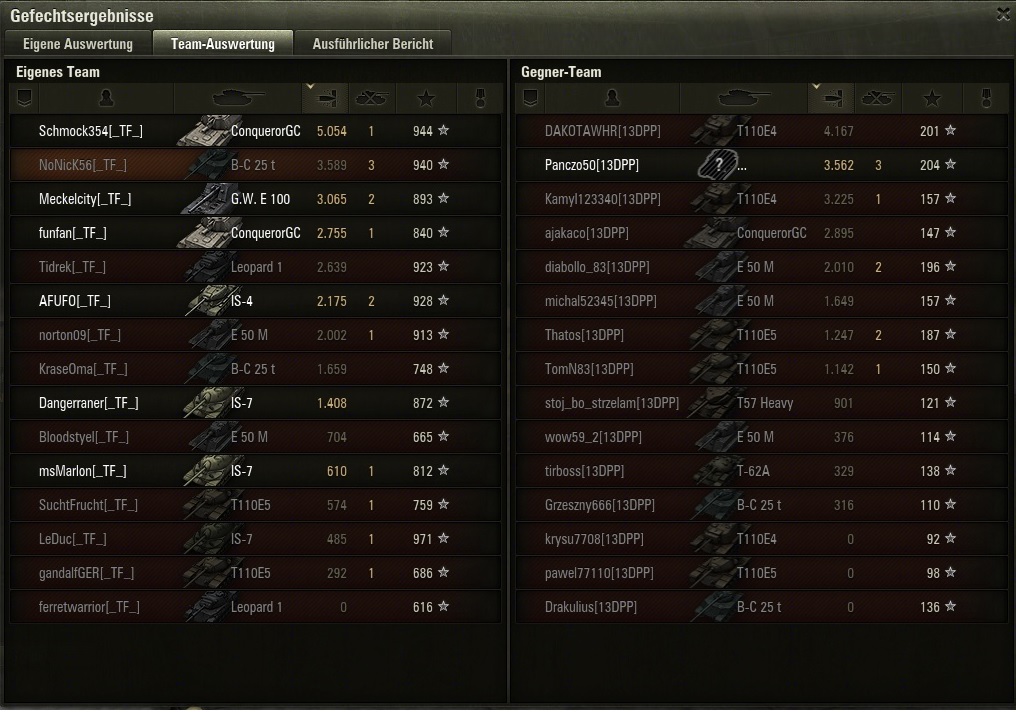Open the Ausführlicher Bericht tab
The image size is (1016, 712).
click(373, 44)
